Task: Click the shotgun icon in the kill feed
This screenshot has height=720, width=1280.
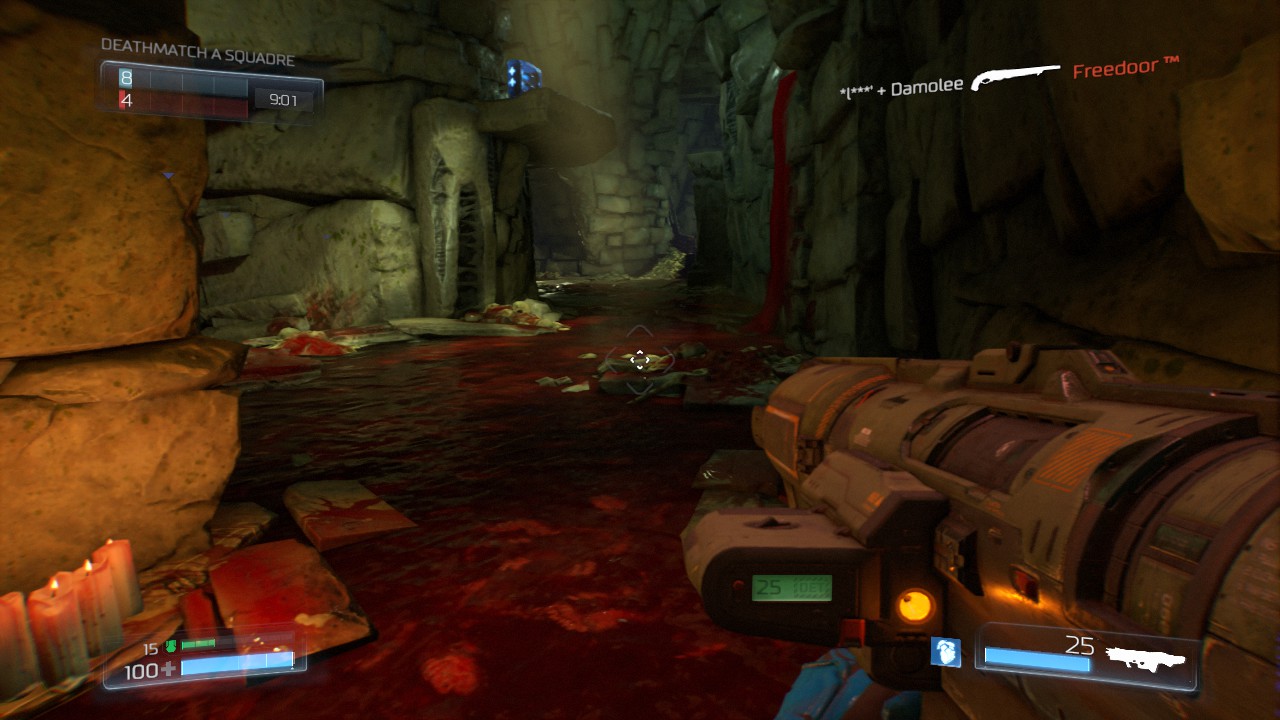Action: [x=1015, y=78]
